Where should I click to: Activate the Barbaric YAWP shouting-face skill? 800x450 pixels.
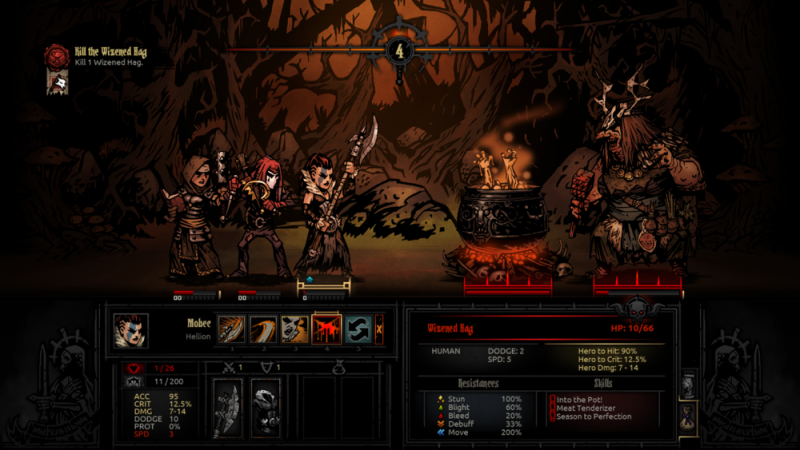(295, 328)
